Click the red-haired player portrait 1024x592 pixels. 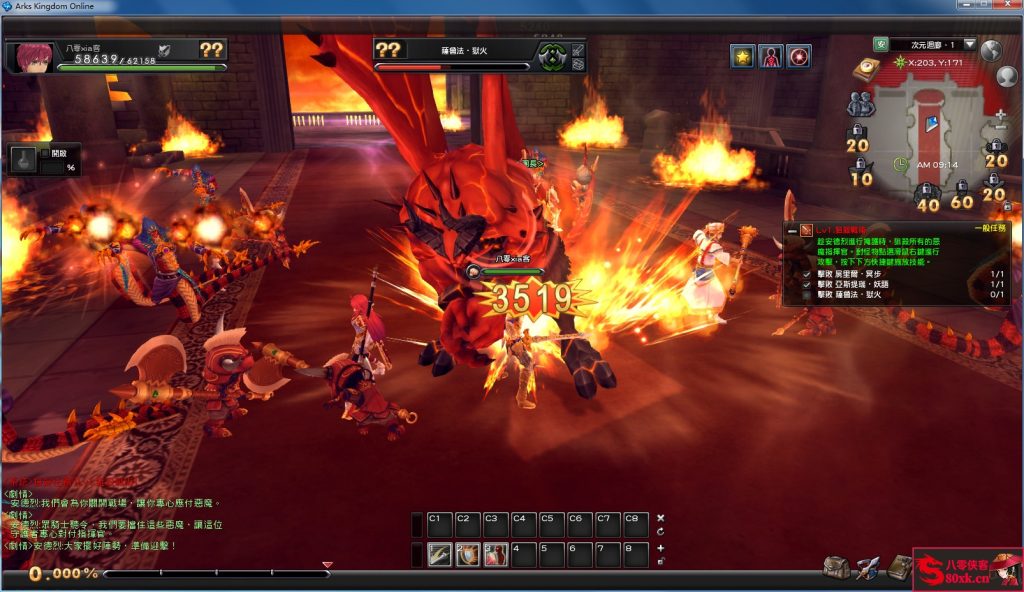coord(30,56)
